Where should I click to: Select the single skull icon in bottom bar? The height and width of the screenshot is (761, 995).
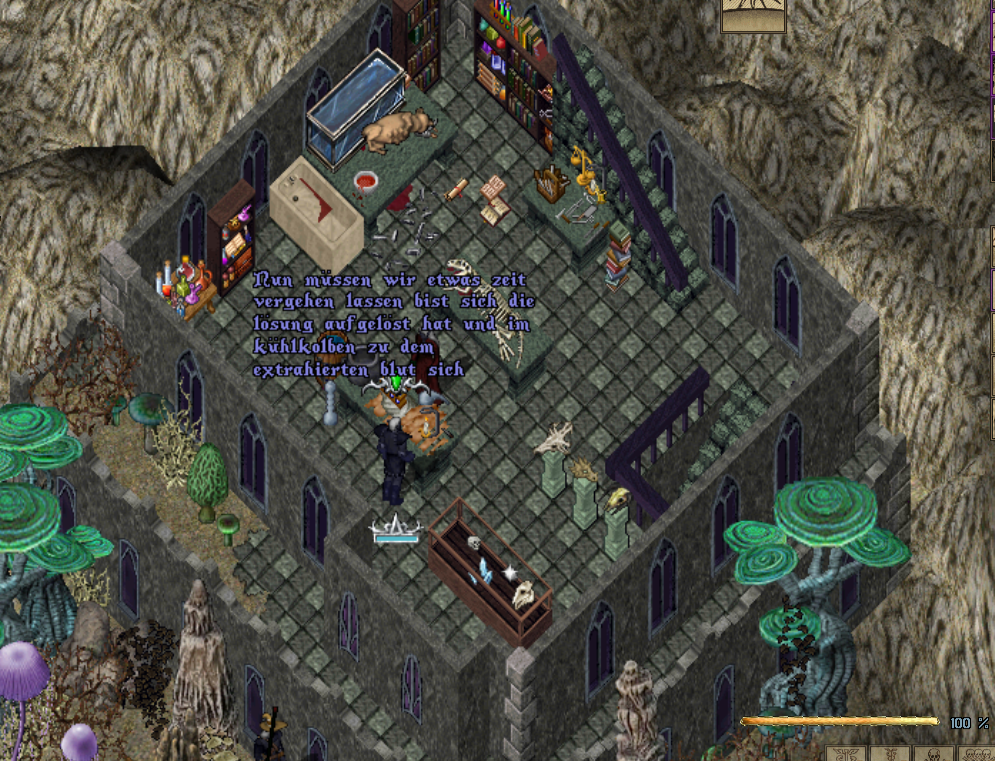point(933,754)
